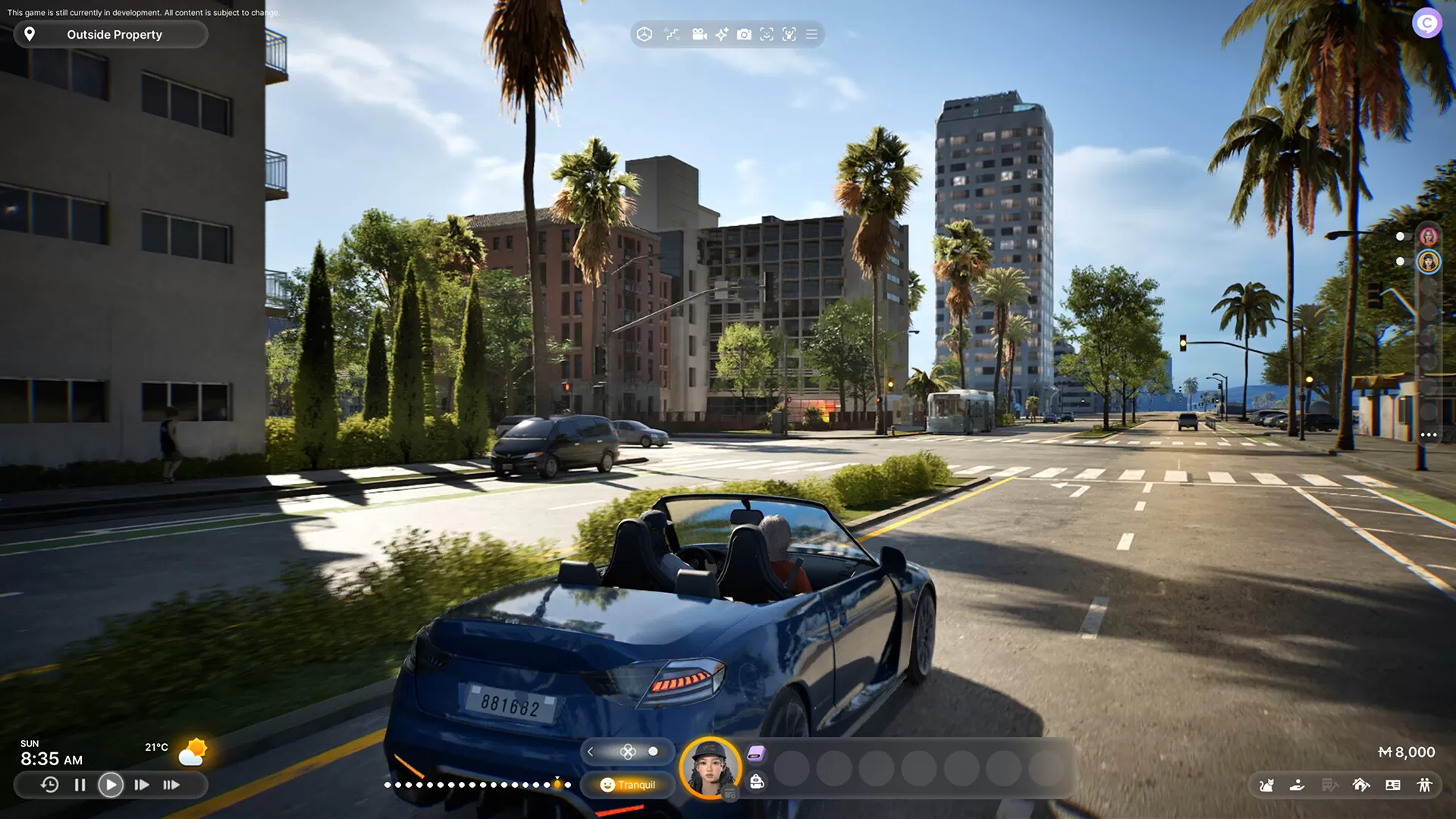The height and width of the screenshot is (819, 1456).
Task: Toggle the floor level stairs view
Action: tap(672, 34)
